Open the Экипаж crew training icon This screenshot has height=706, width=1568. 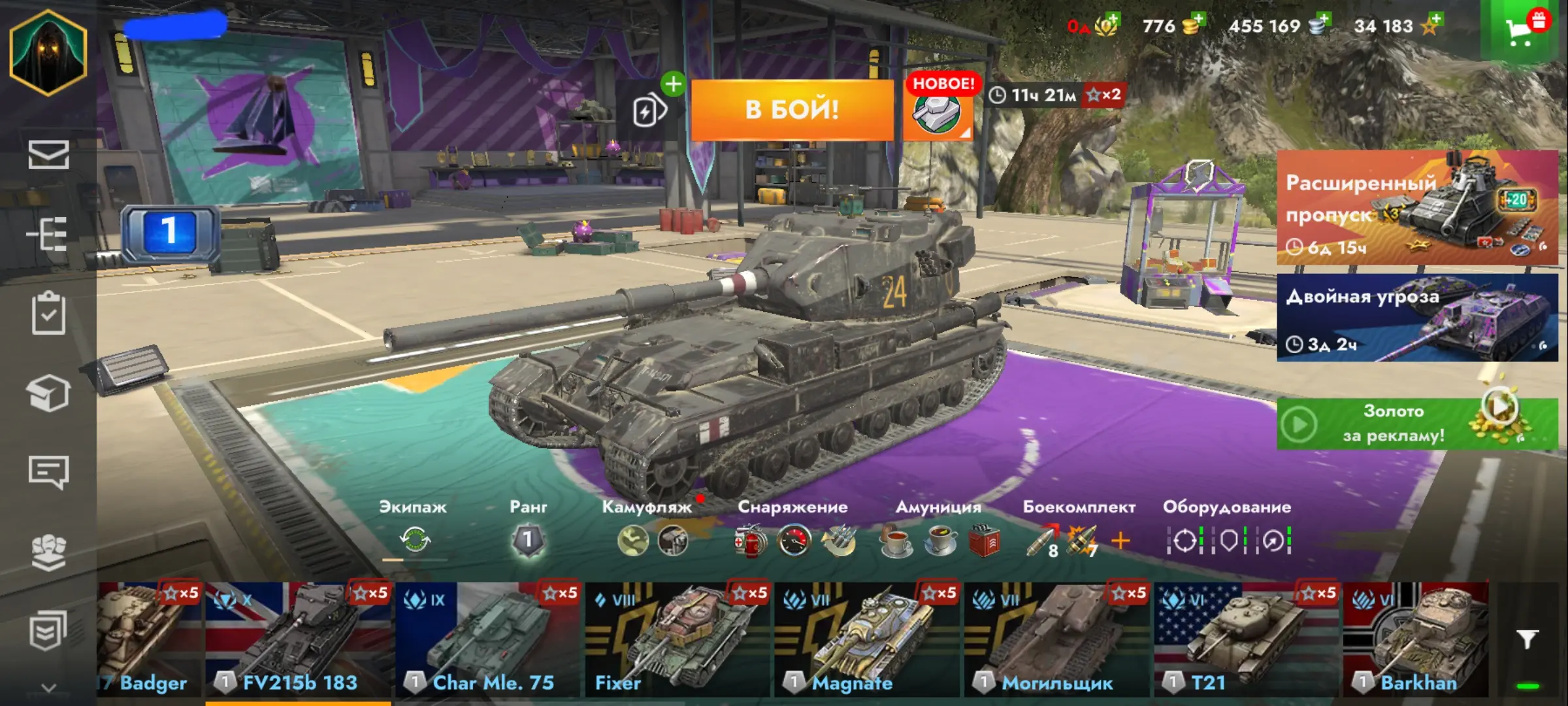coord(414,540)
